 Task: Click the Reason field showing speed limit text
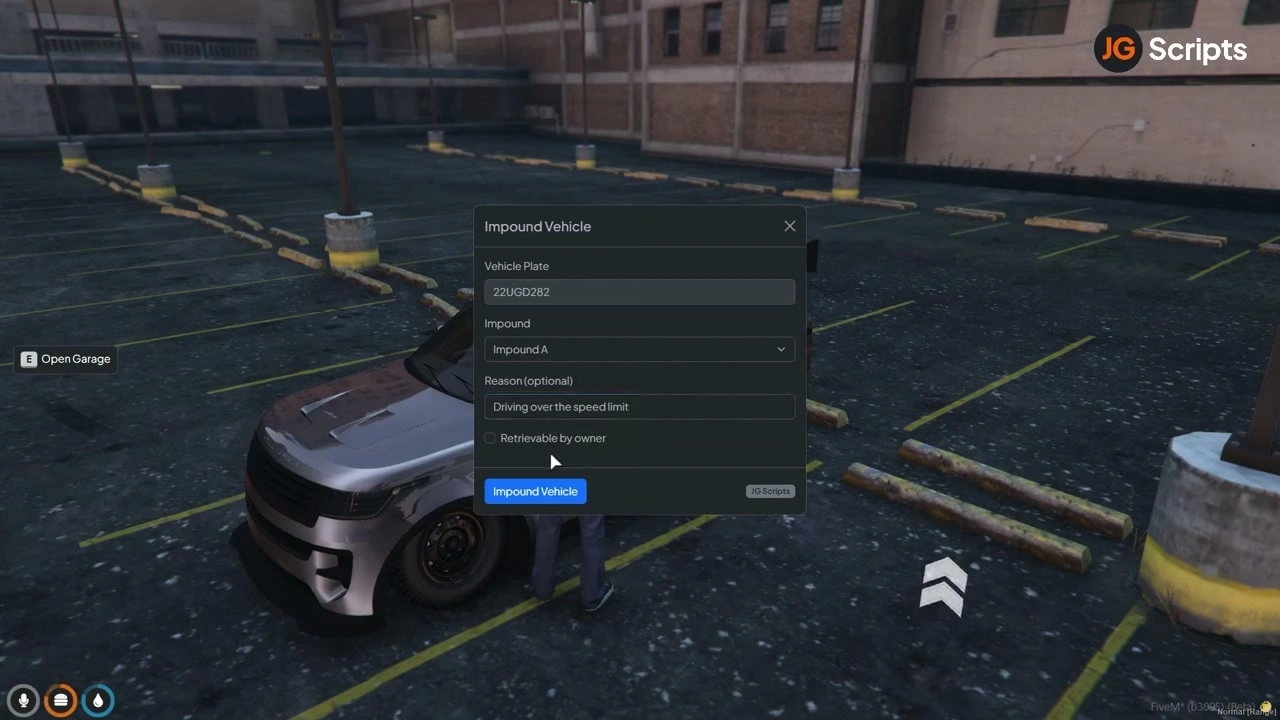point(639,406)
